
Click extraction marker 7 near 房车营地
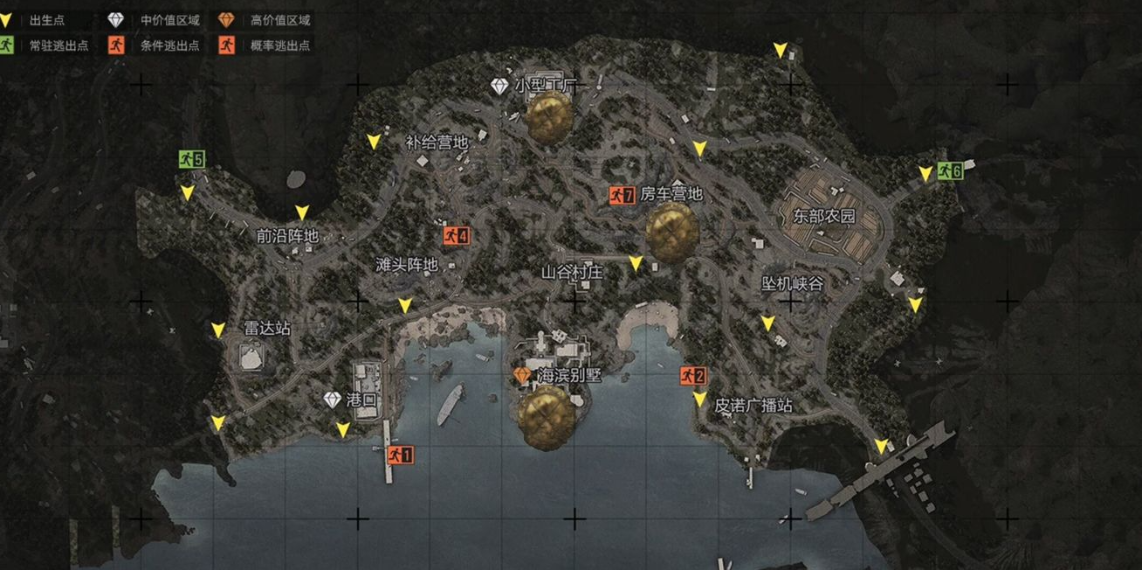(622, 195)
